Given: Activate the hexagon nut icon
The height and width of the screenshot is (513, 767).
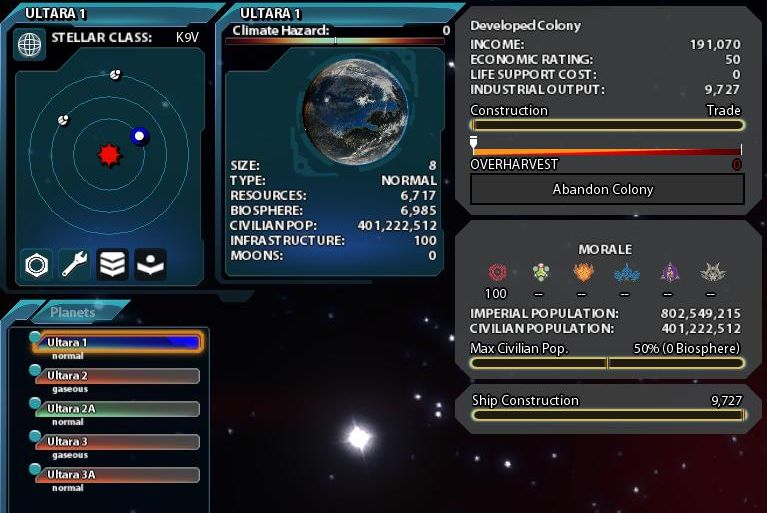Looking at the screenshot, I should tap(37, 264).
